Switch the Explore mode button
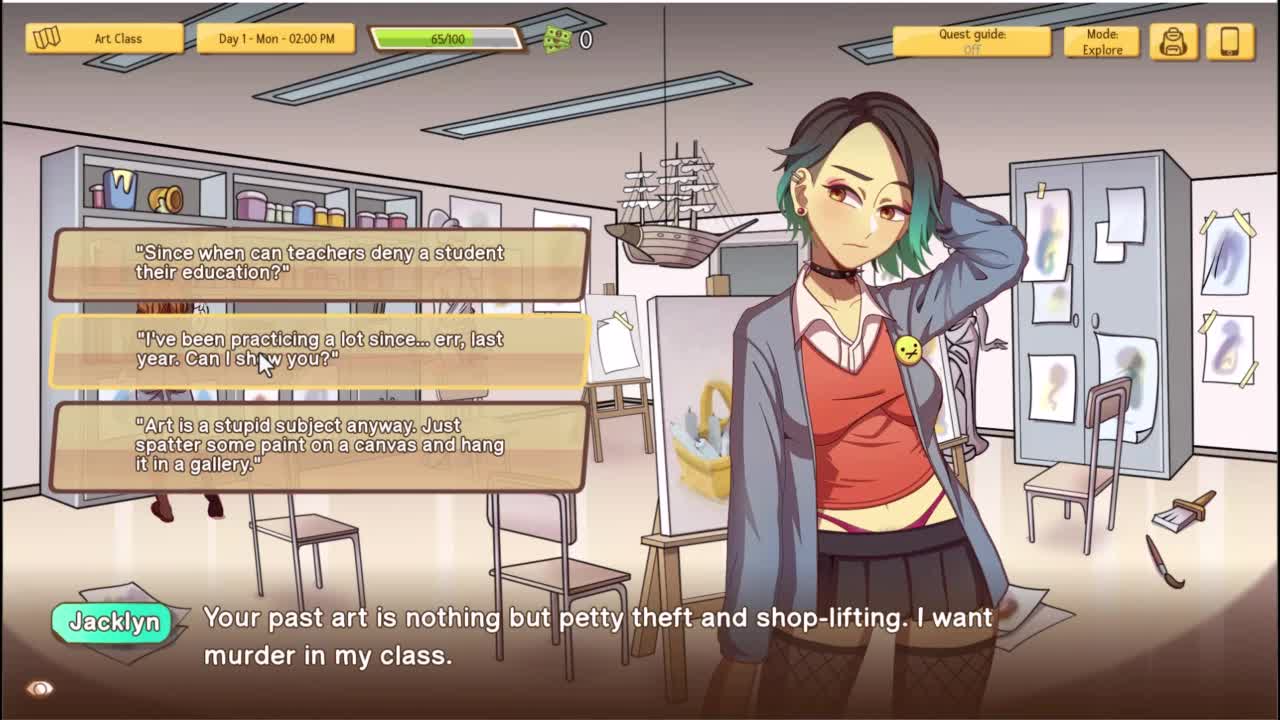This screenshot has height=720, width=1280. point(1101,41)
